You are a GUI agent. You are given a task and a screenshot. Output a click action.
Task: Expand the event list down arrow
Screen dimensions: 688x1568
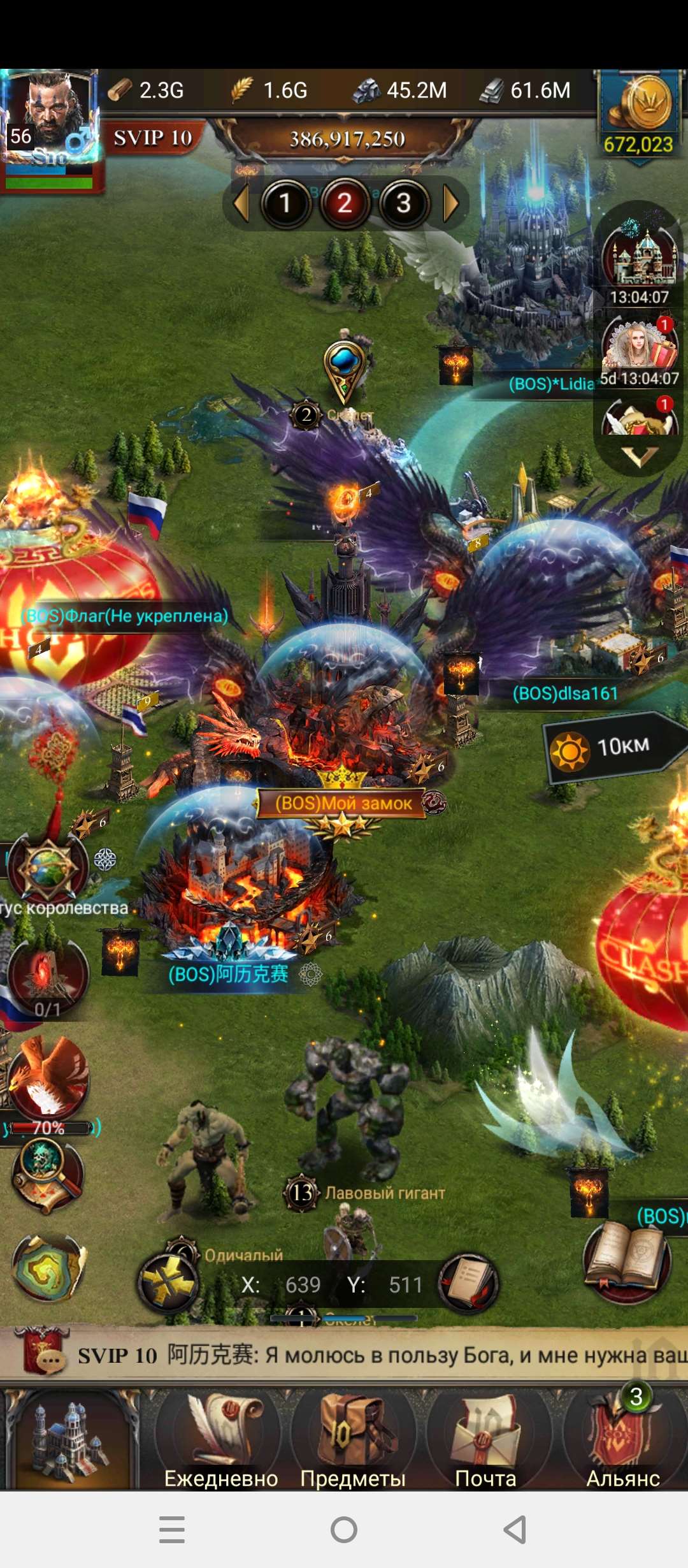click(x=639, y=455)
